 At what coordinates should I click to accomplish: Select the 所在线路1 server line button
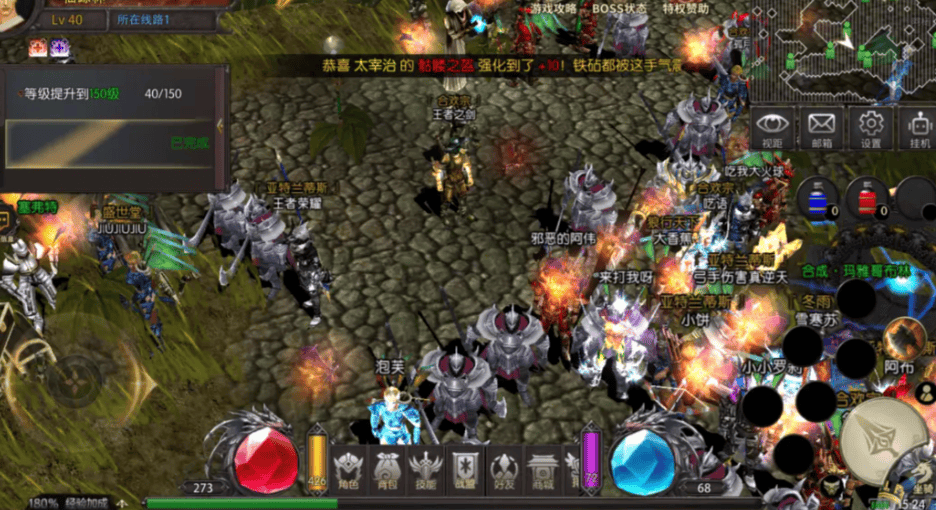pos(143,19)
